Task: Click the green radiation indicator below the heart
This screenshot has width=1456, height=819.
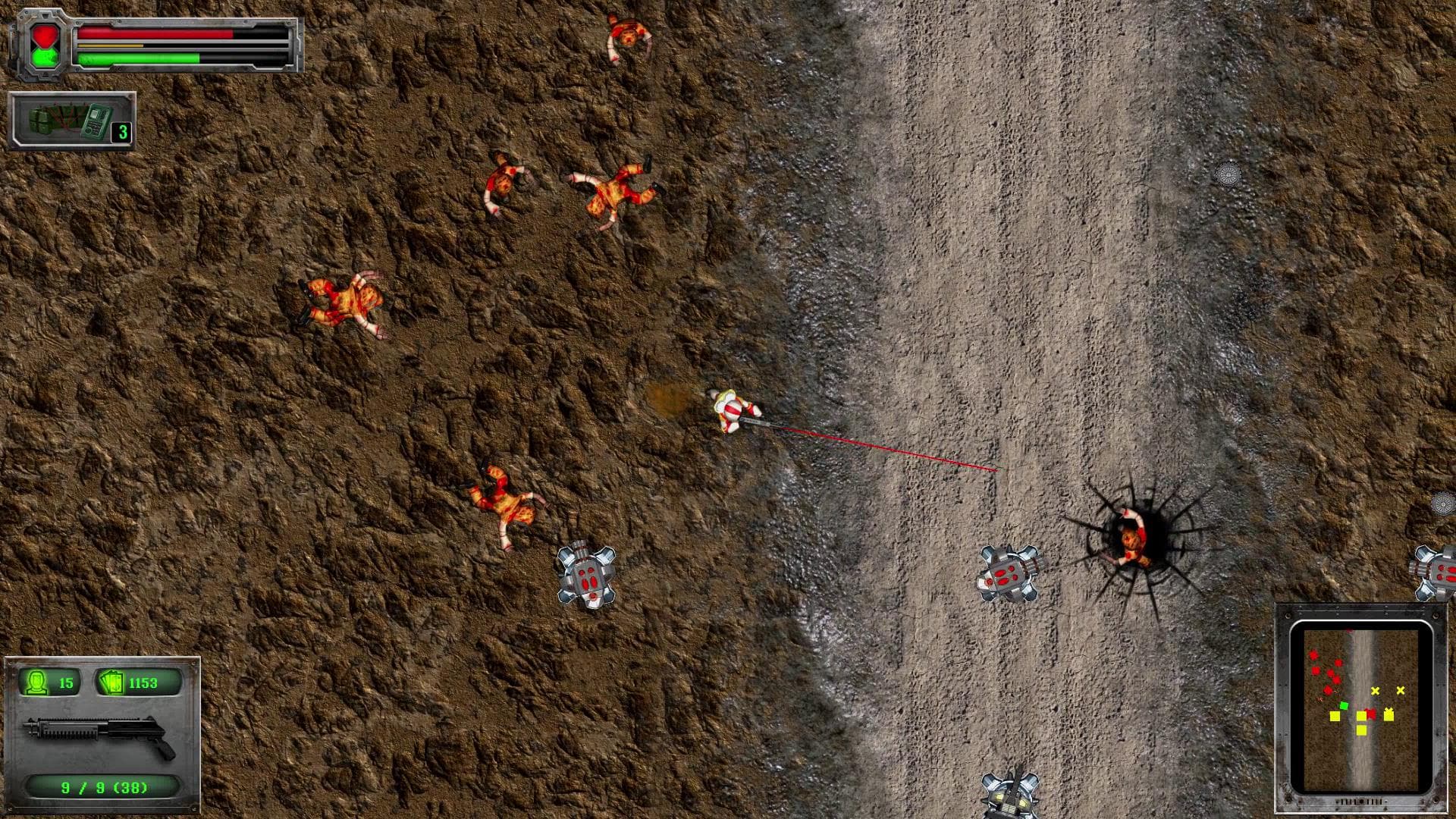Action: click(x=44, y=57)
